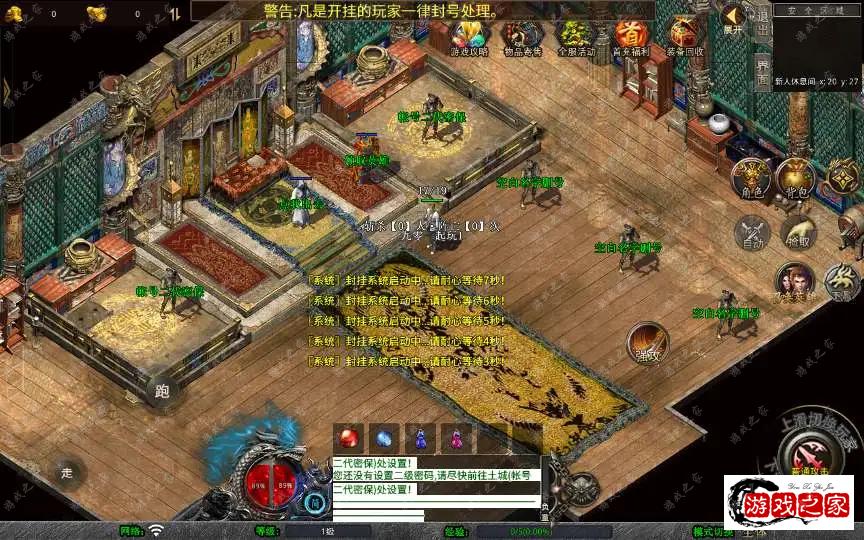Open the 物品寄售 item consignment icon
The height and width of the screenshot is (540, 864).
pos(523,37)
